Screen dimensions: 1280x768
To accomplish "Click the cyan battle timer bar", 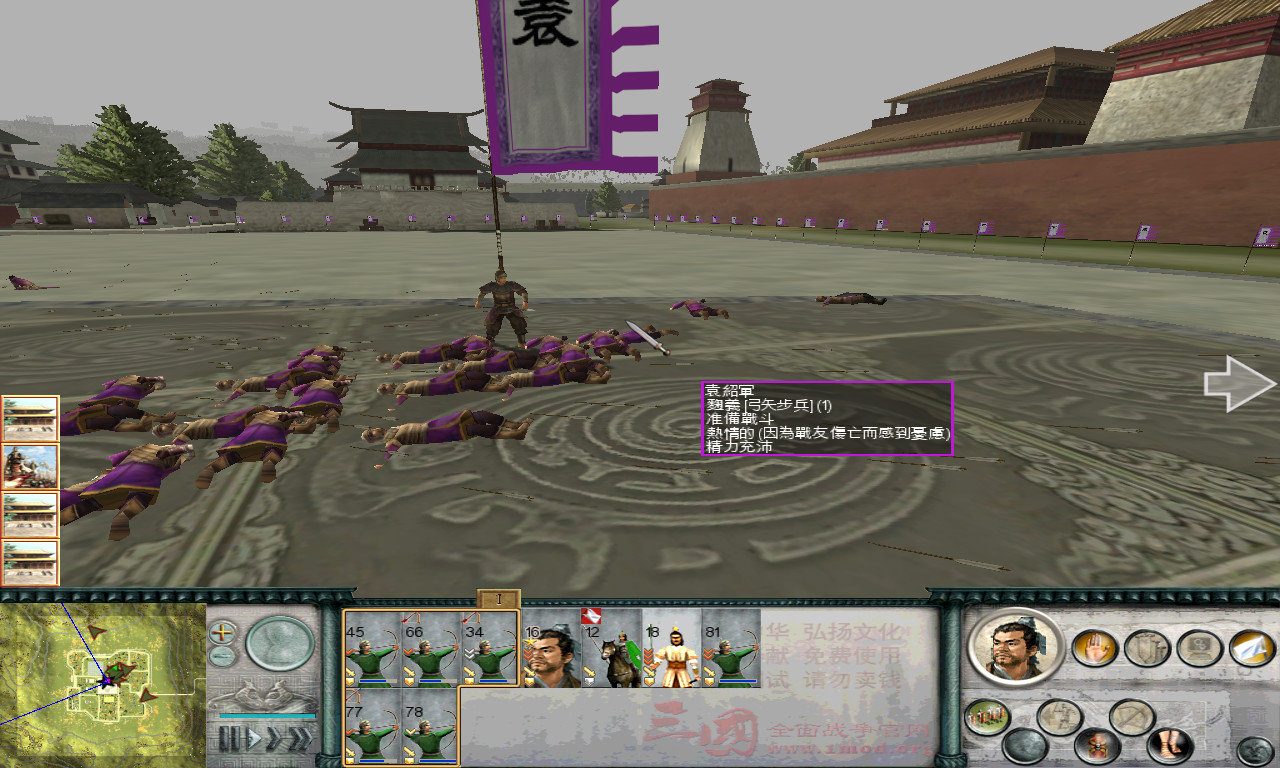I will pyautogui.click(x=268, y=715).
